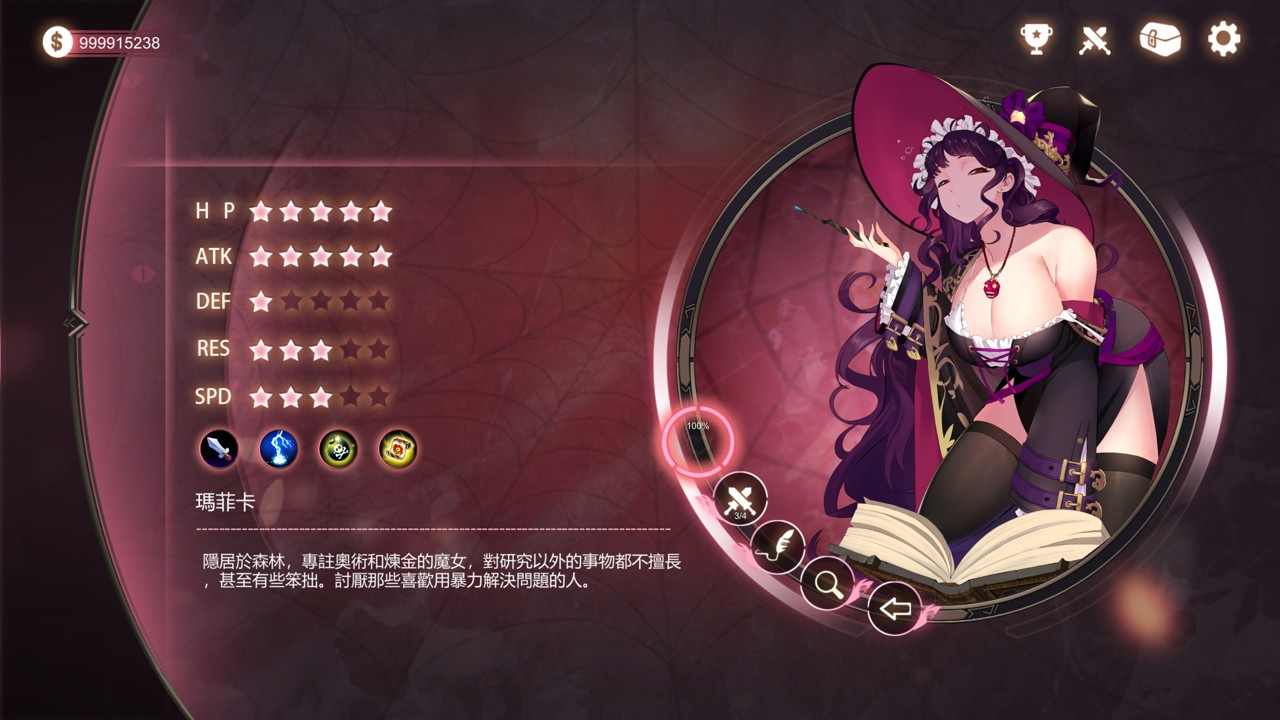Open the crossed swords menu beside the trophy

click(x=1095, y=40)
